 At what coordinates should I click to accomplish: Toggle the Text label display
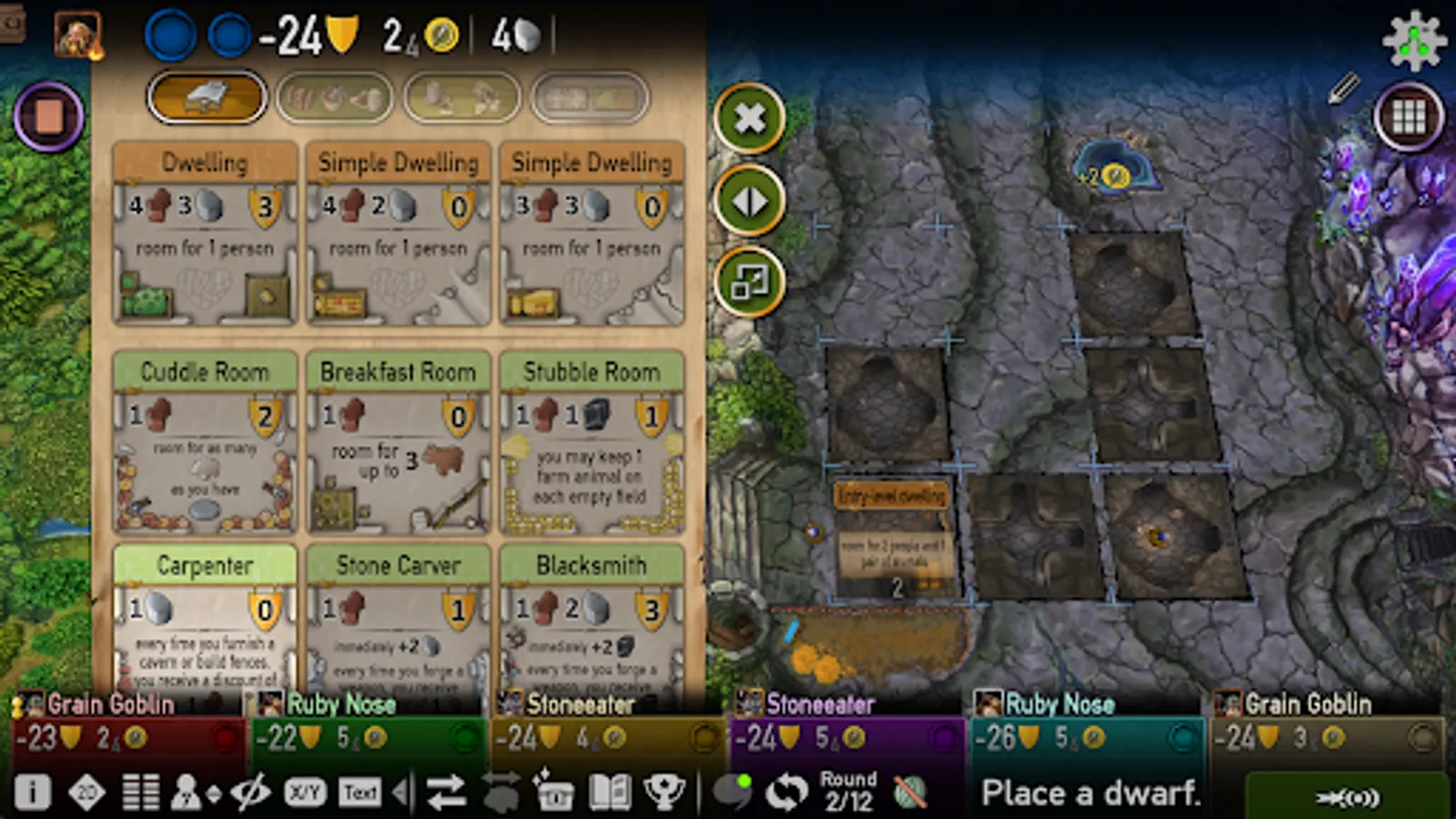coord(362,792)
